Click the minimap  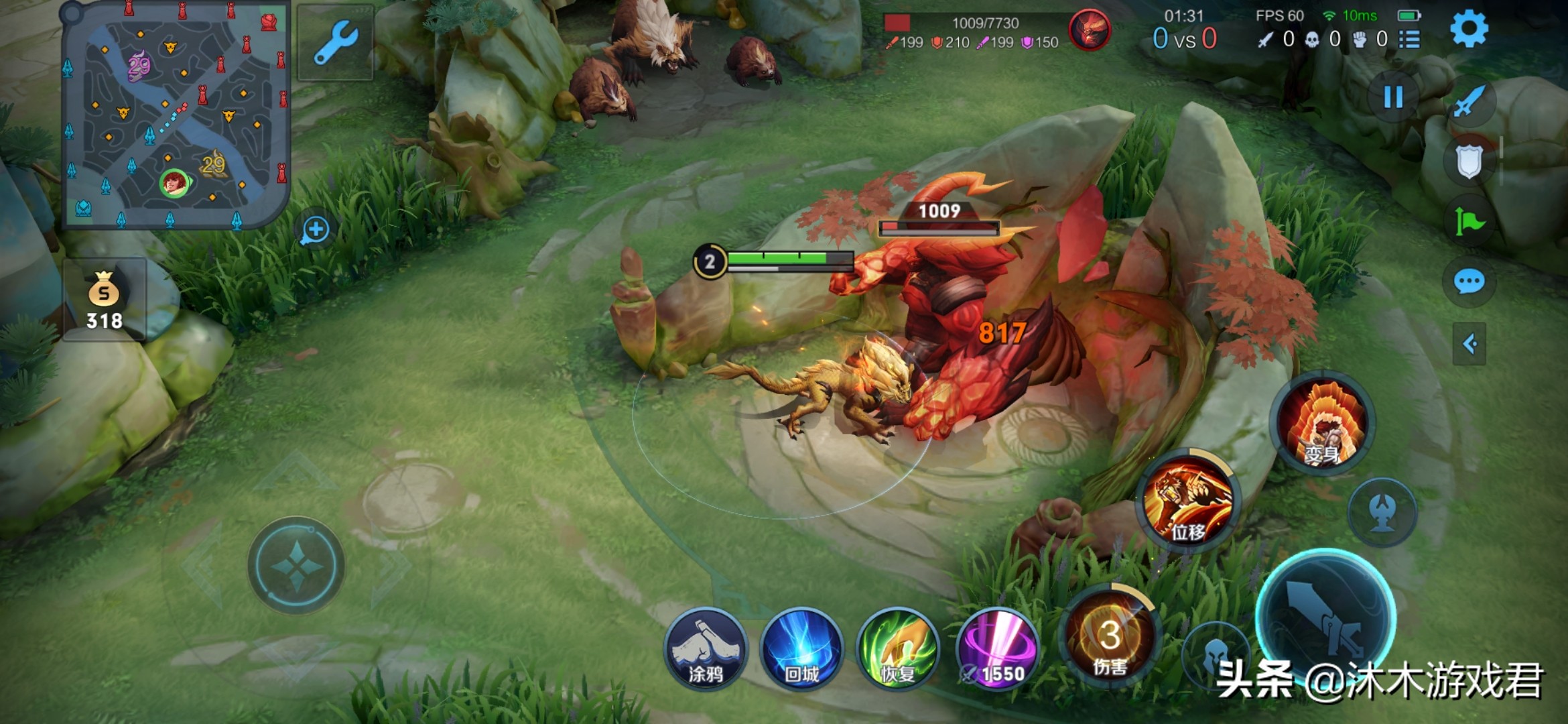coord(174,115)
